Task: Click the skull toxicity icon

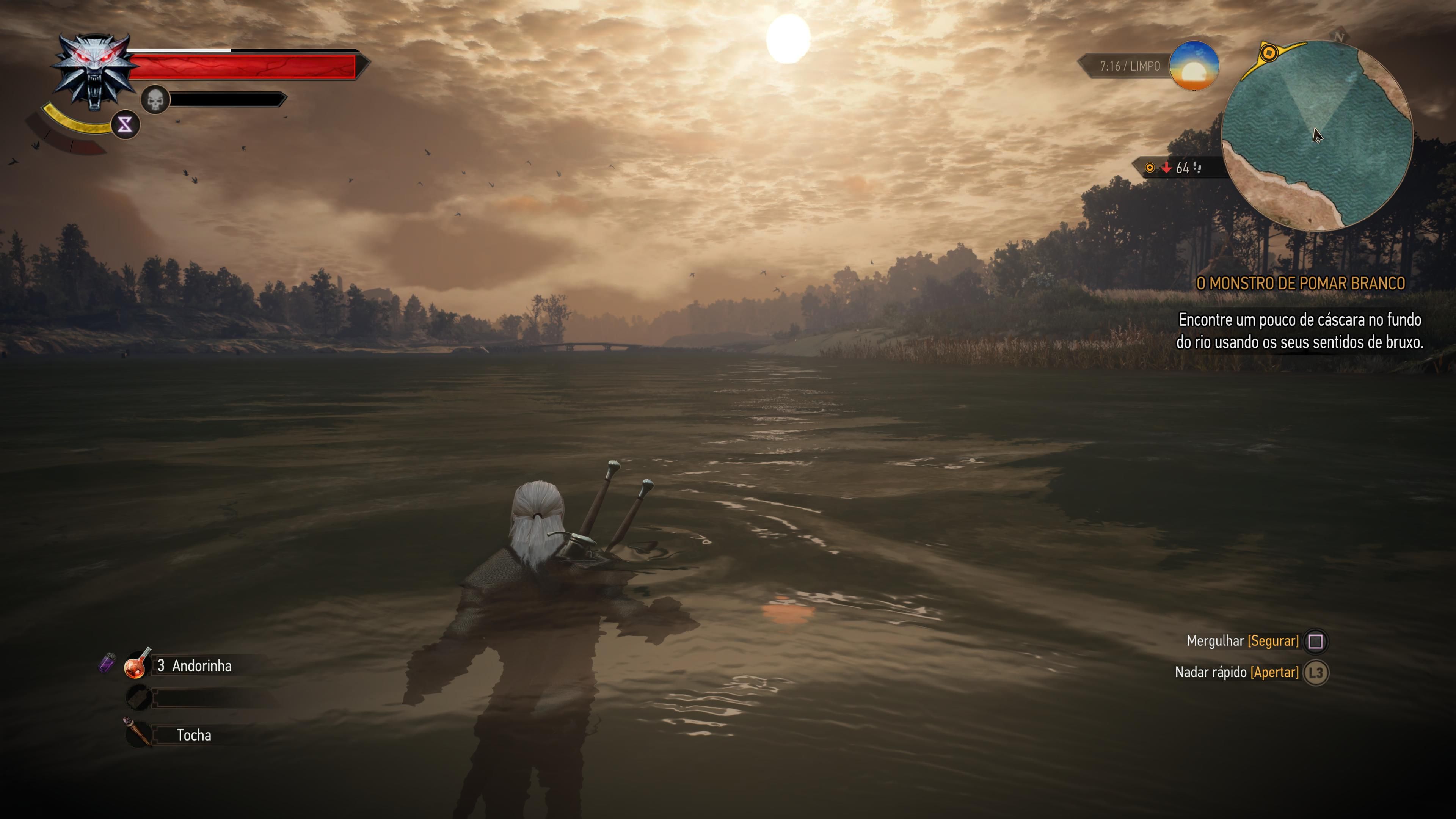Action: (x=155, y=100)
